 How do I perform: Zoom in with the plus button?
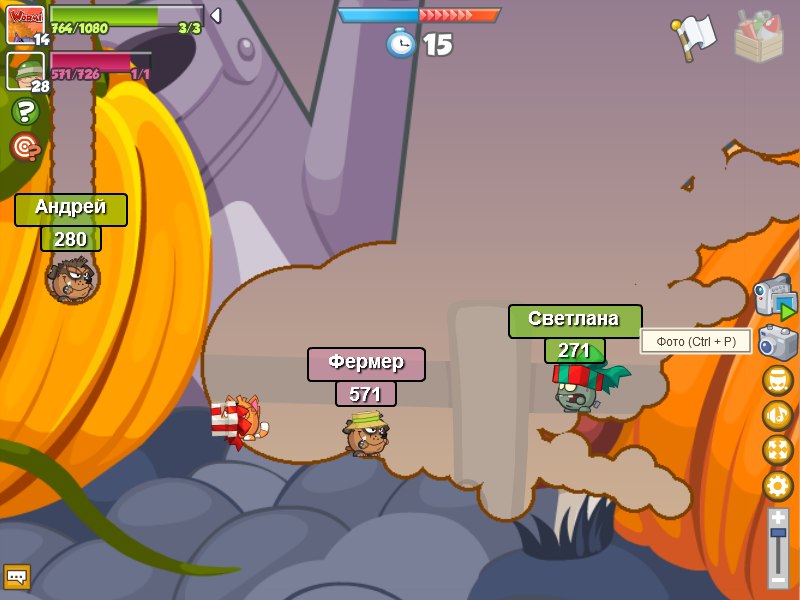778,517
